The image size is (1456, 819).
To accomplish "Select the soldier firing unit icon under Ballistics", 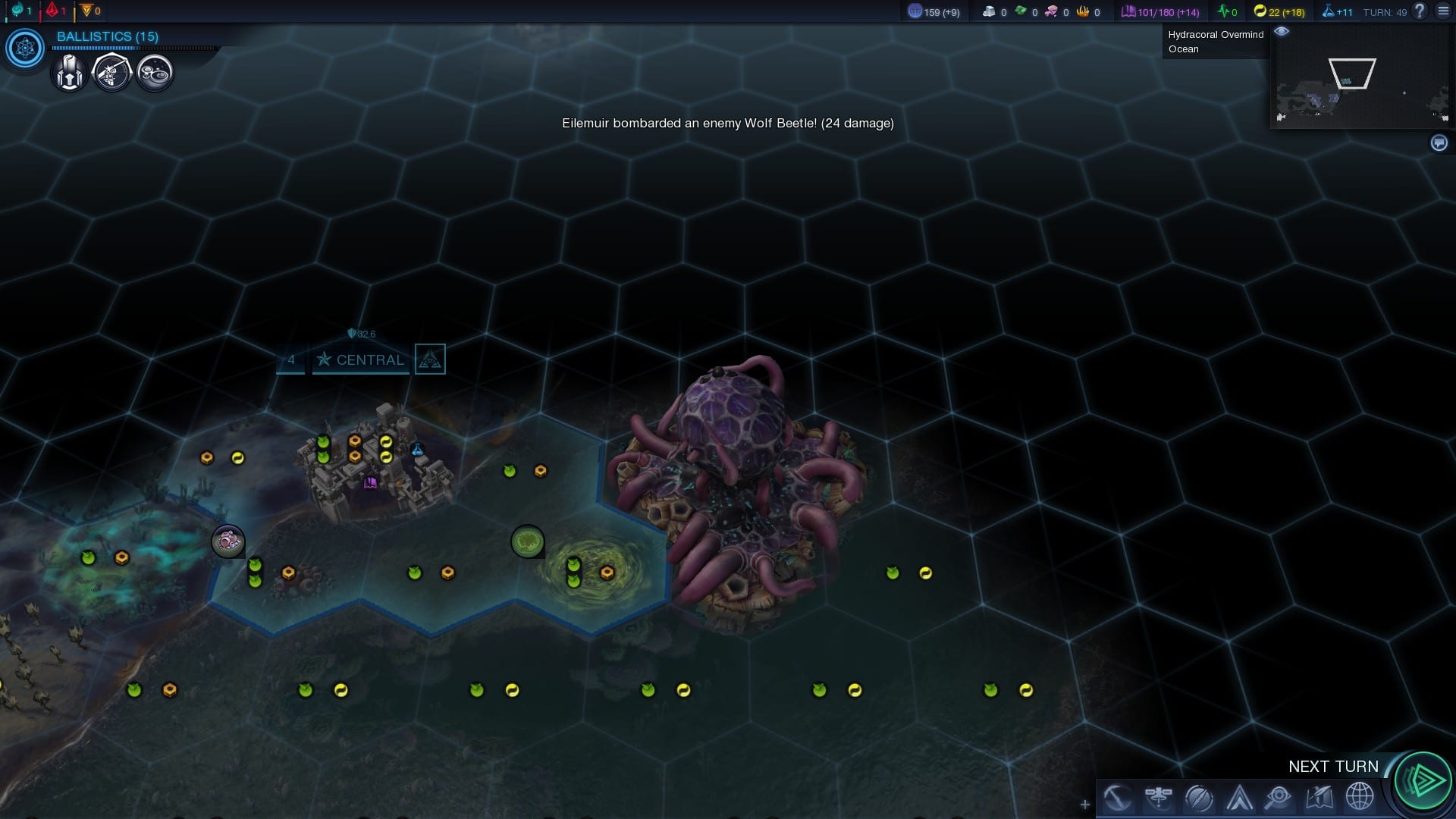I will (112, 74).
